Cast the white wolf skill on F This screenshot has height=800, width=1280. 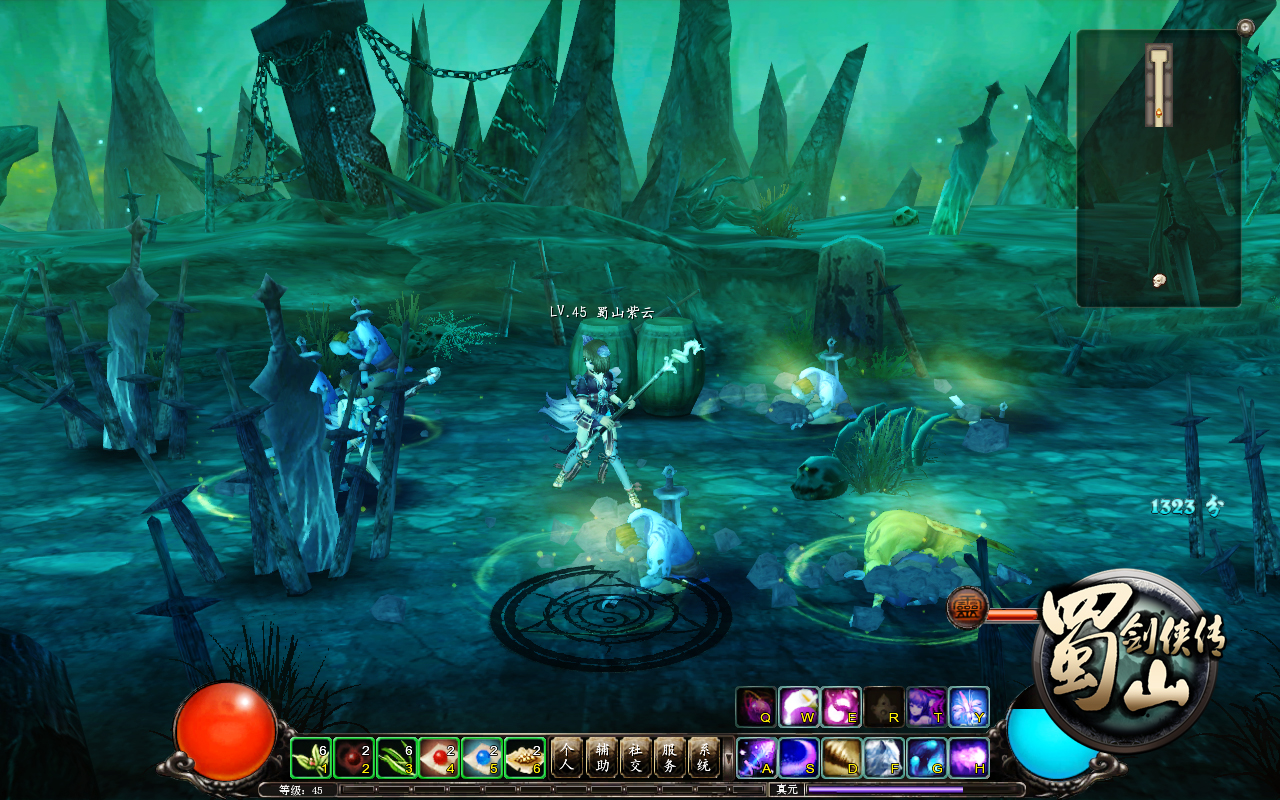click(885, 758)
